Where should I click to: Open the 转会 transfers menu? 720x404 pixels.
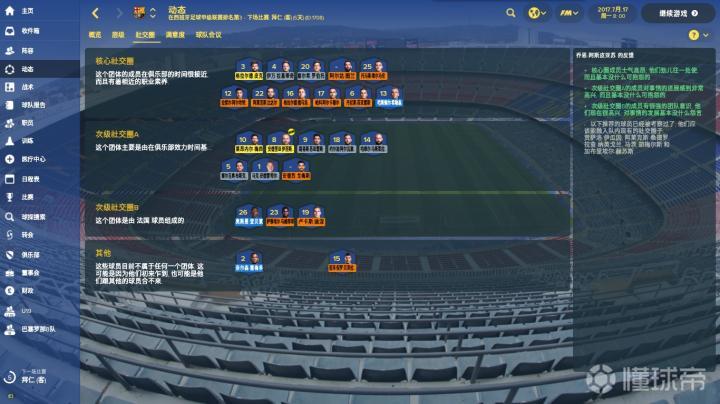[27, 234]
